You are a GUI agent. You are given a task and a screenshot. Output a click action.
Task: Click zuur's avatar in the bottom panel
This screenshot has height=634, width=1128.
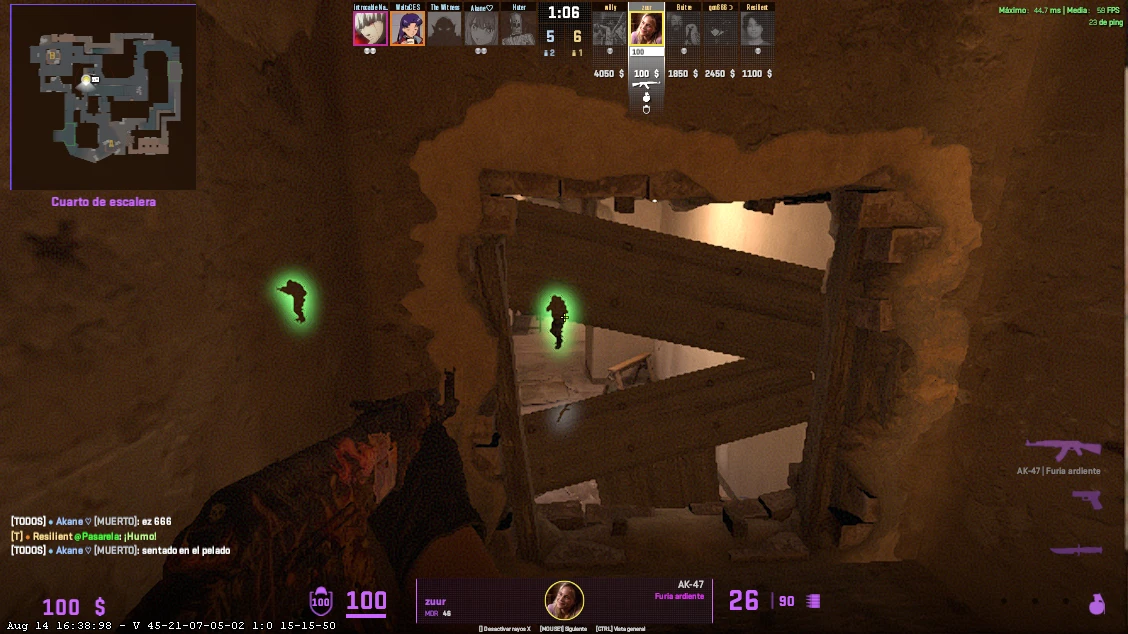(564, 600)
